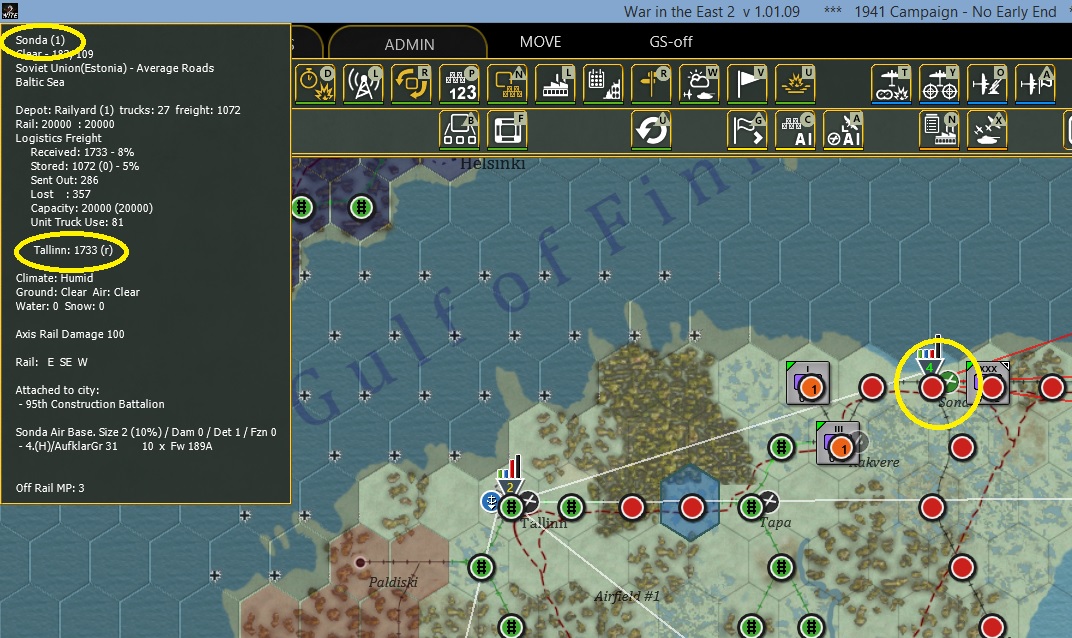Select the air crosshair targets toolbar icon

tap(939, 83)
